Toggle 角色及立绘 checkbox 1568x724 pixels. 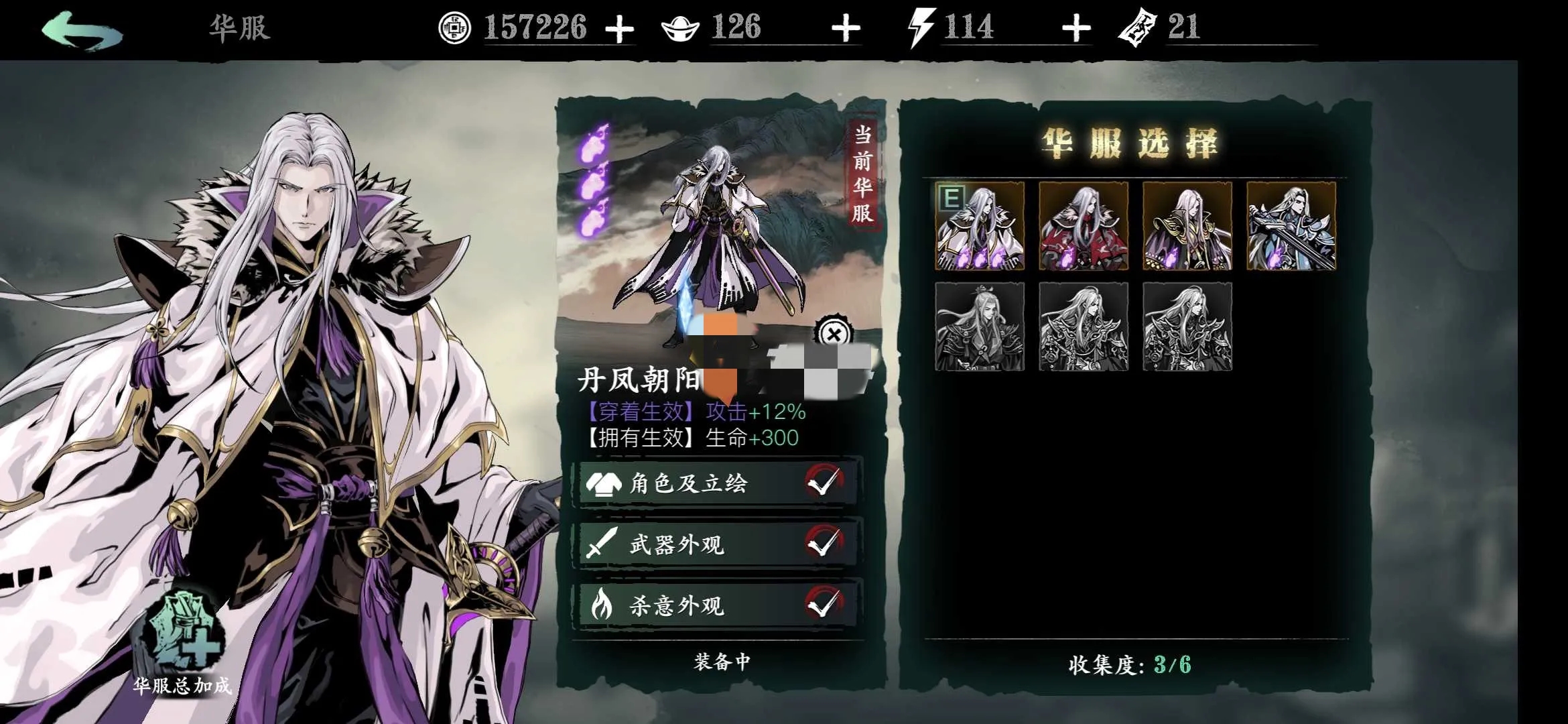(824, 482)
